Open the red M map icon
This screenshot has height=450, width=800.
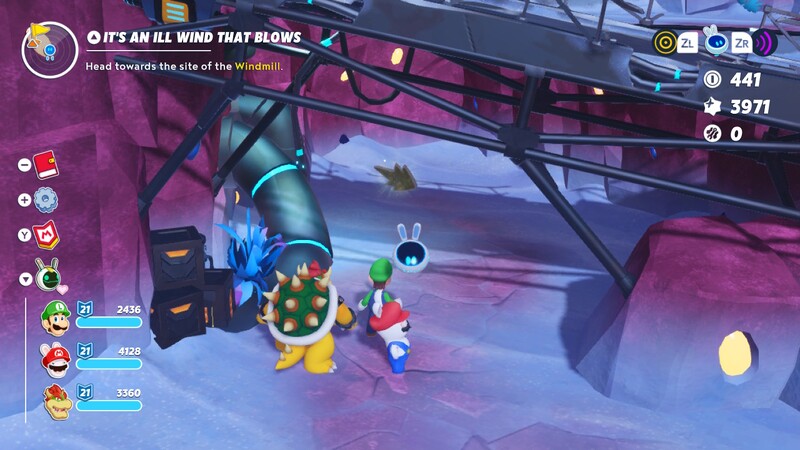point(46,235)
